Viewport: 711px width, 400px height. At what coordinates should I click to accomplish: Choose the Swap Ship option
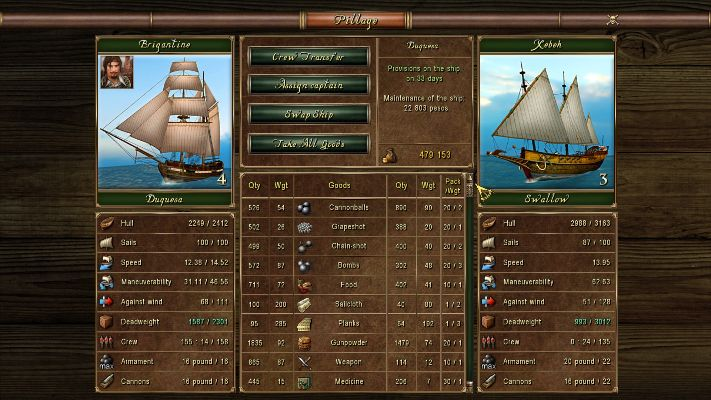pos(308,114)
